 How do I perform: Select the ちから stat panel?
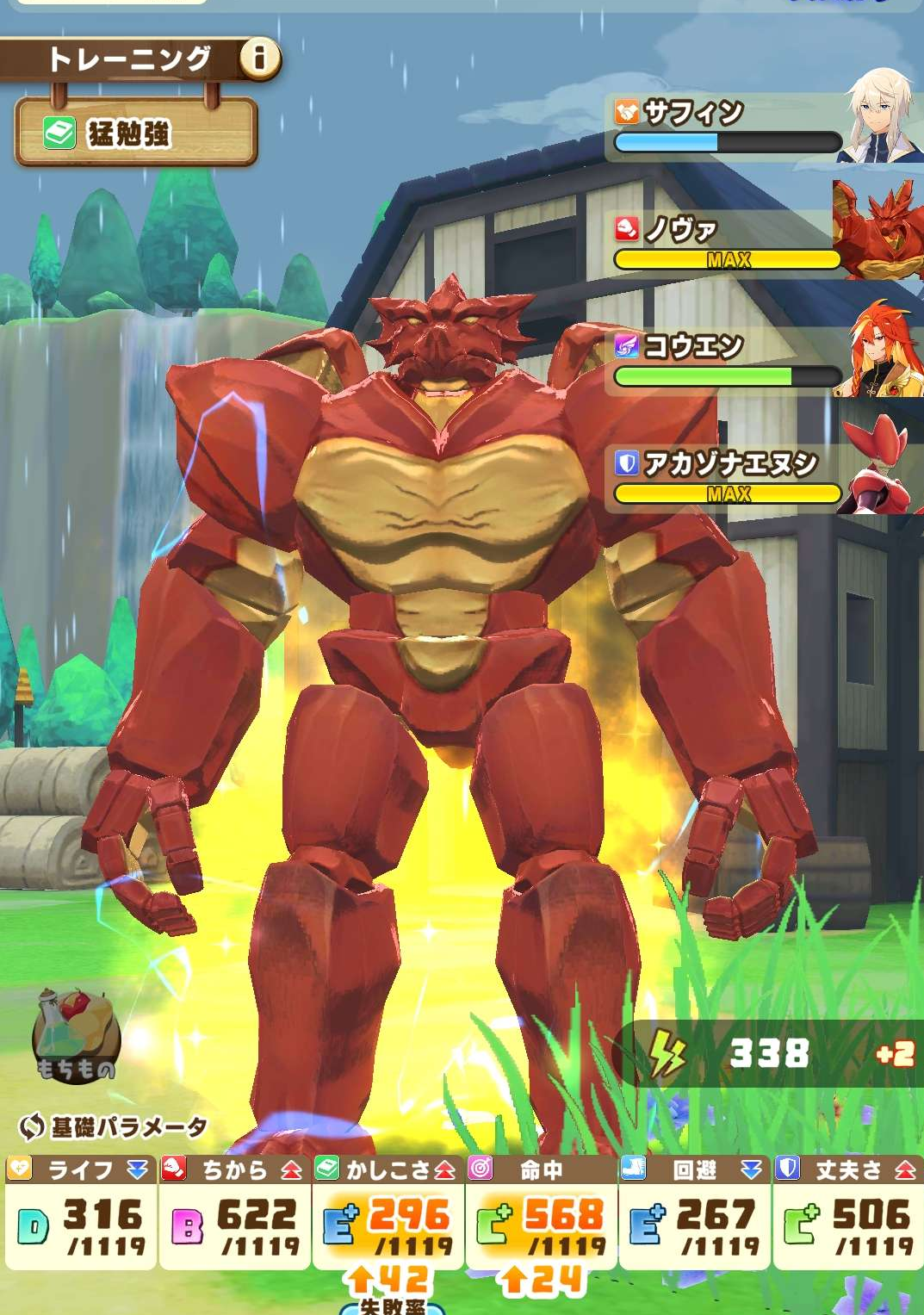234,1213
